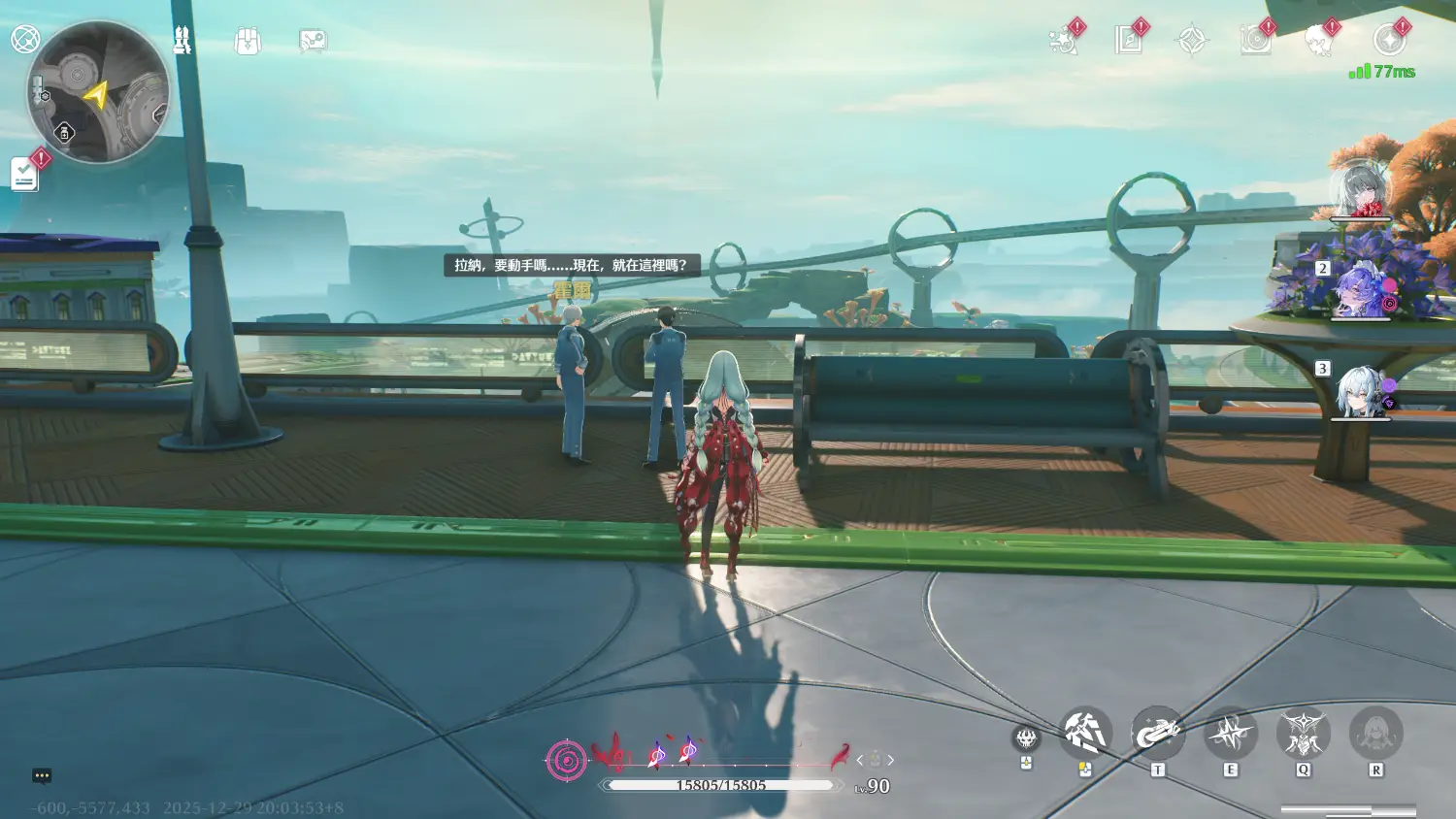Click the four-pointed star compass icon
Screen dimensions: 1456x819
point(1192,41)
